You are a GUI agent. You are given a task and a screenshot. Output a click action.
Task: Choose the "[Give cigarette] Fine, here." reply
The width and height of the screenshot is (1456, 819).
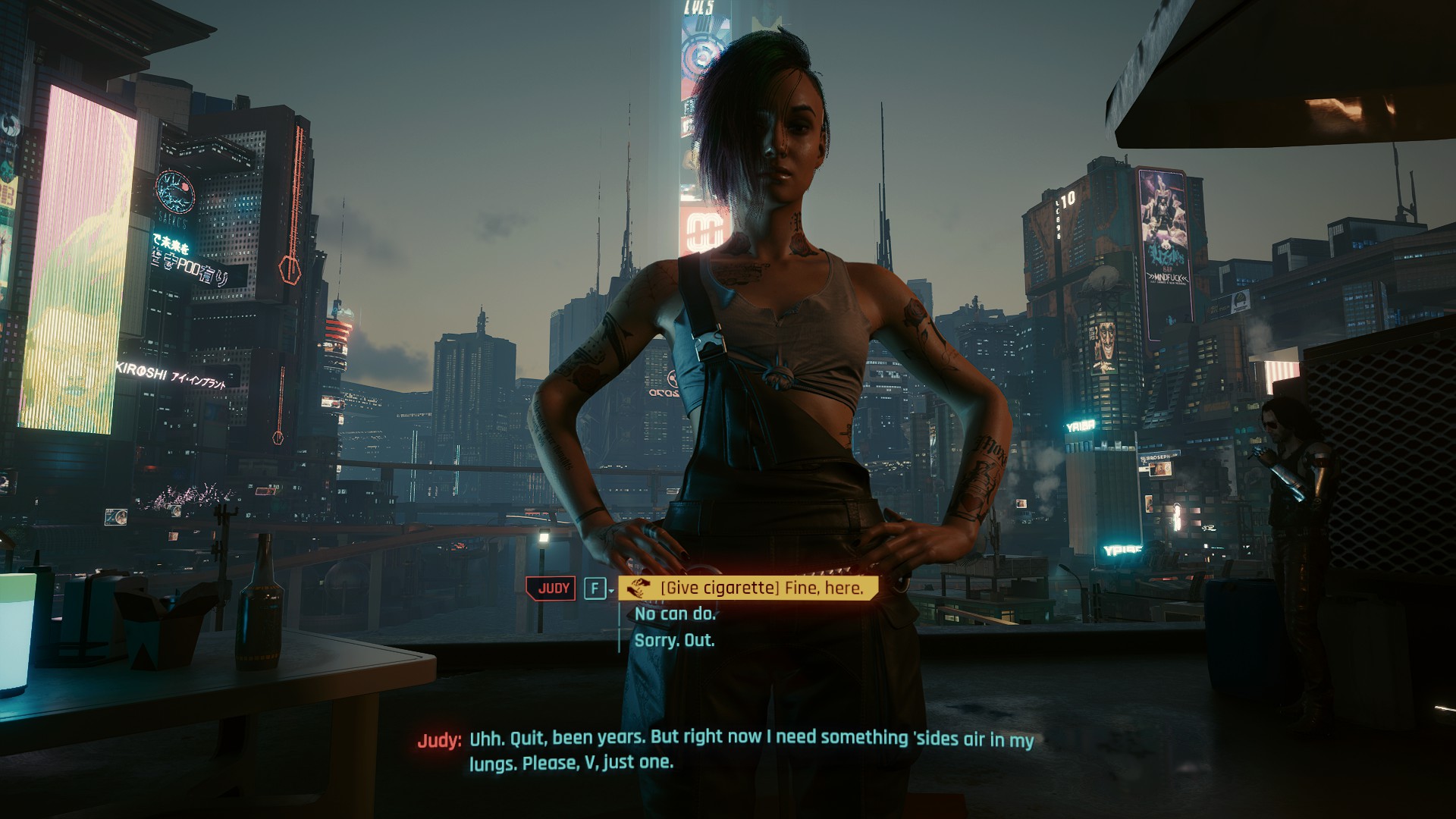coord(761,588)
